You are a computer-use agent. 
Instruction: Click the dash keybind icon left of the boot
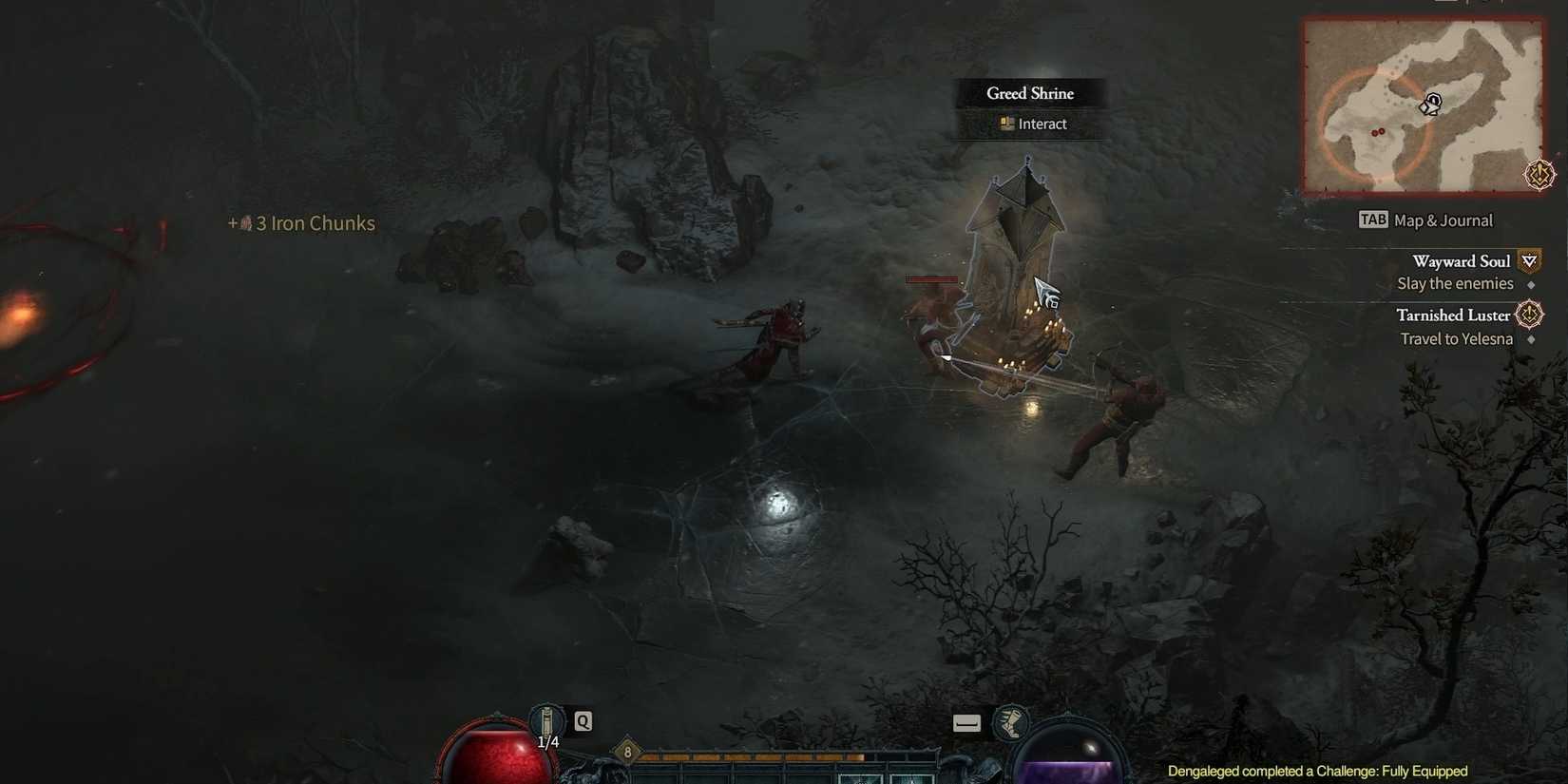click(966, 722)
